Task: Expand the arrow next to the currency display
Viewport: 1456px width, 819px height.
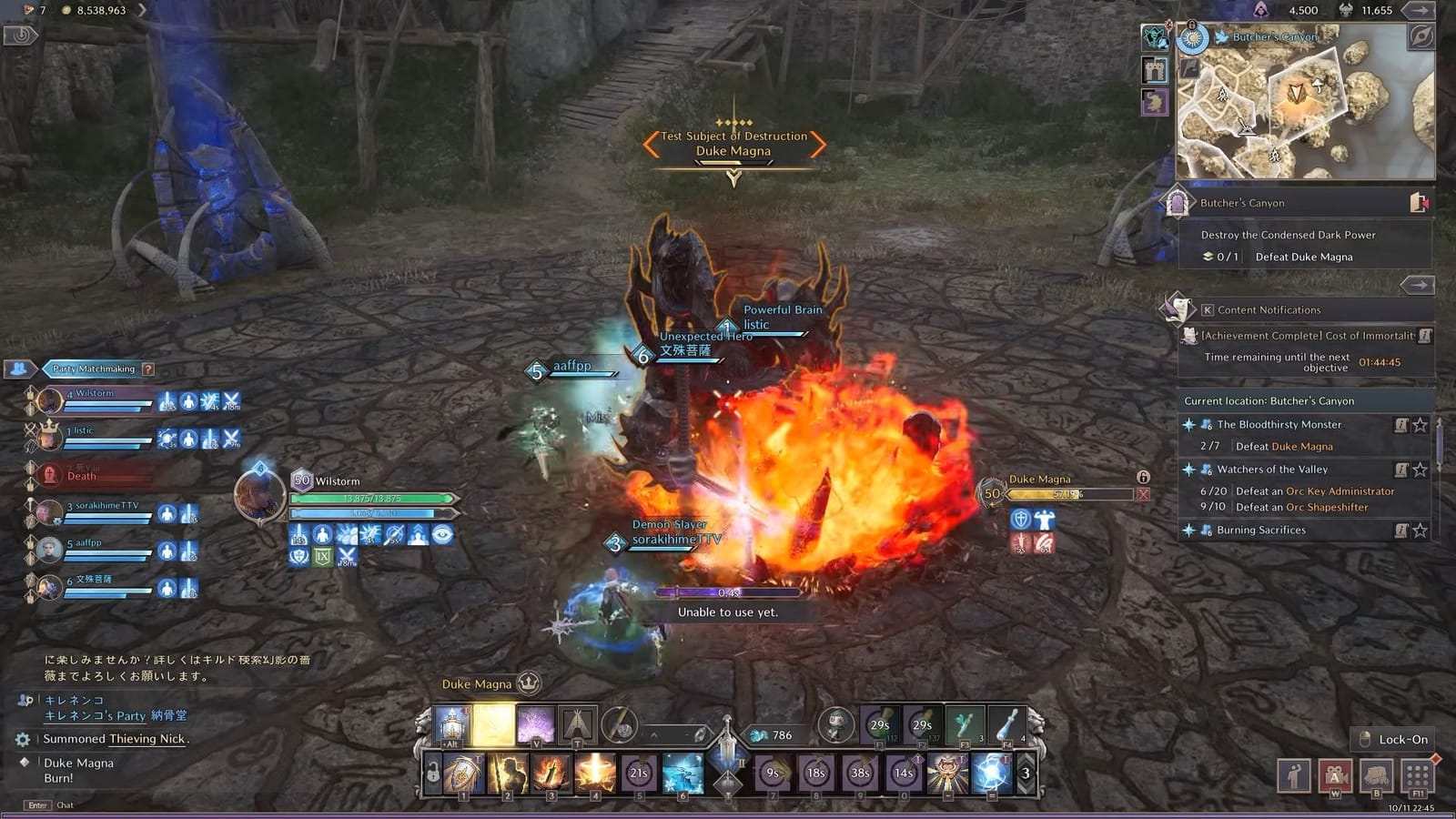Action: point(1418,12)
